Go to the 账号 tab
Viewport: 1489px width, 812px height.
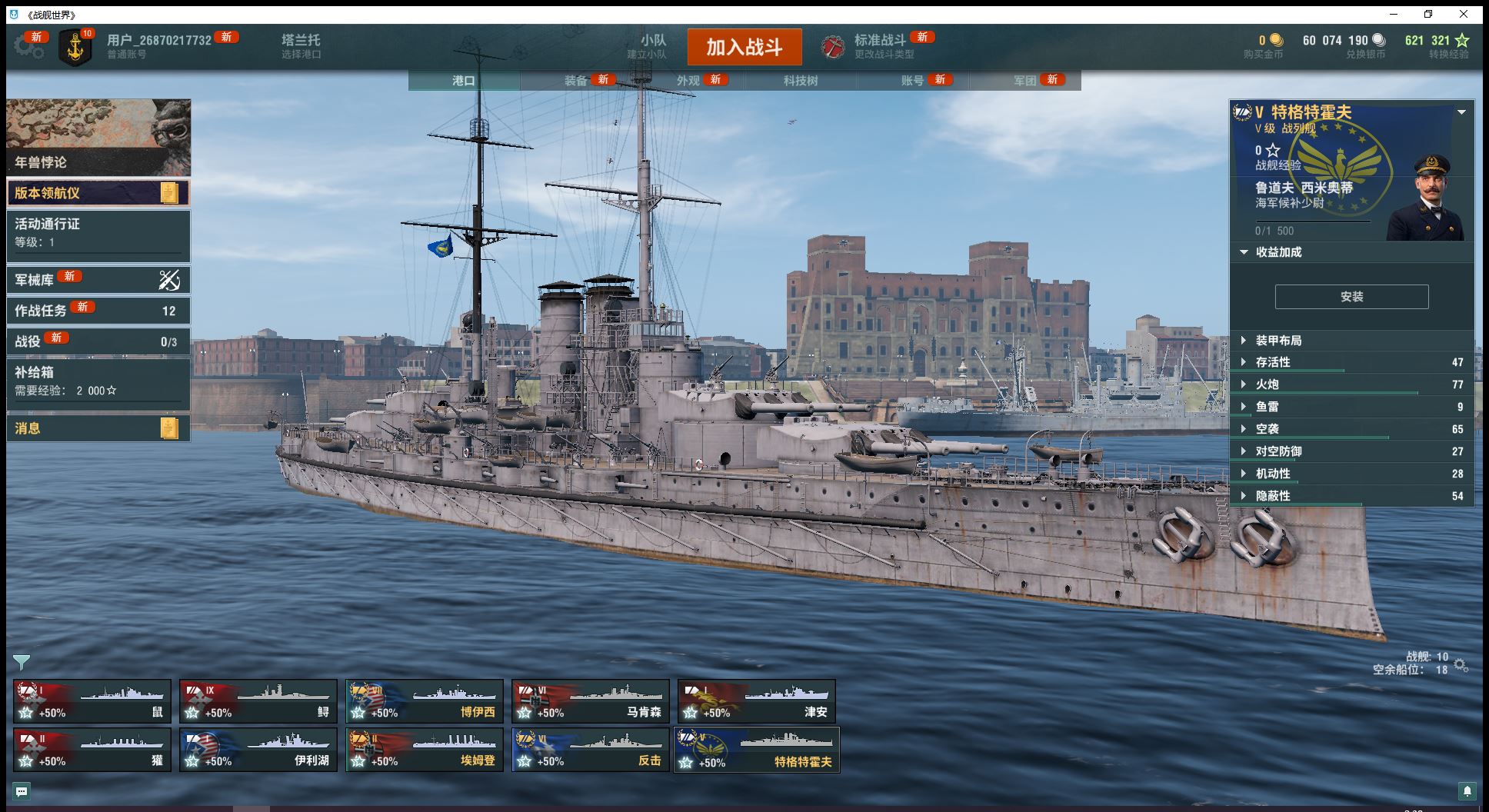coord(913,80)
